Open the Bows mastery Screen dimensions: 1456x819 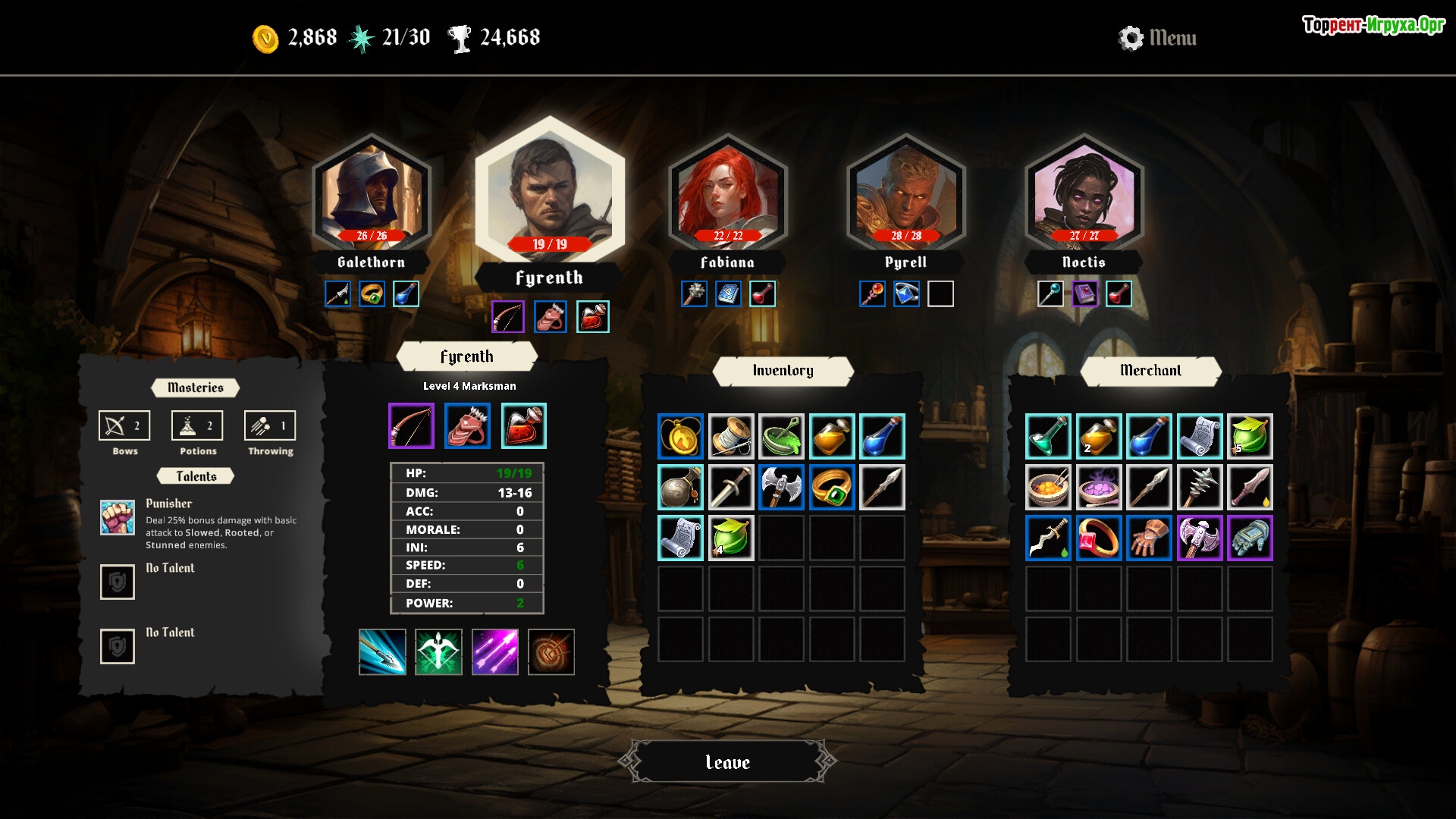point(124,426)
